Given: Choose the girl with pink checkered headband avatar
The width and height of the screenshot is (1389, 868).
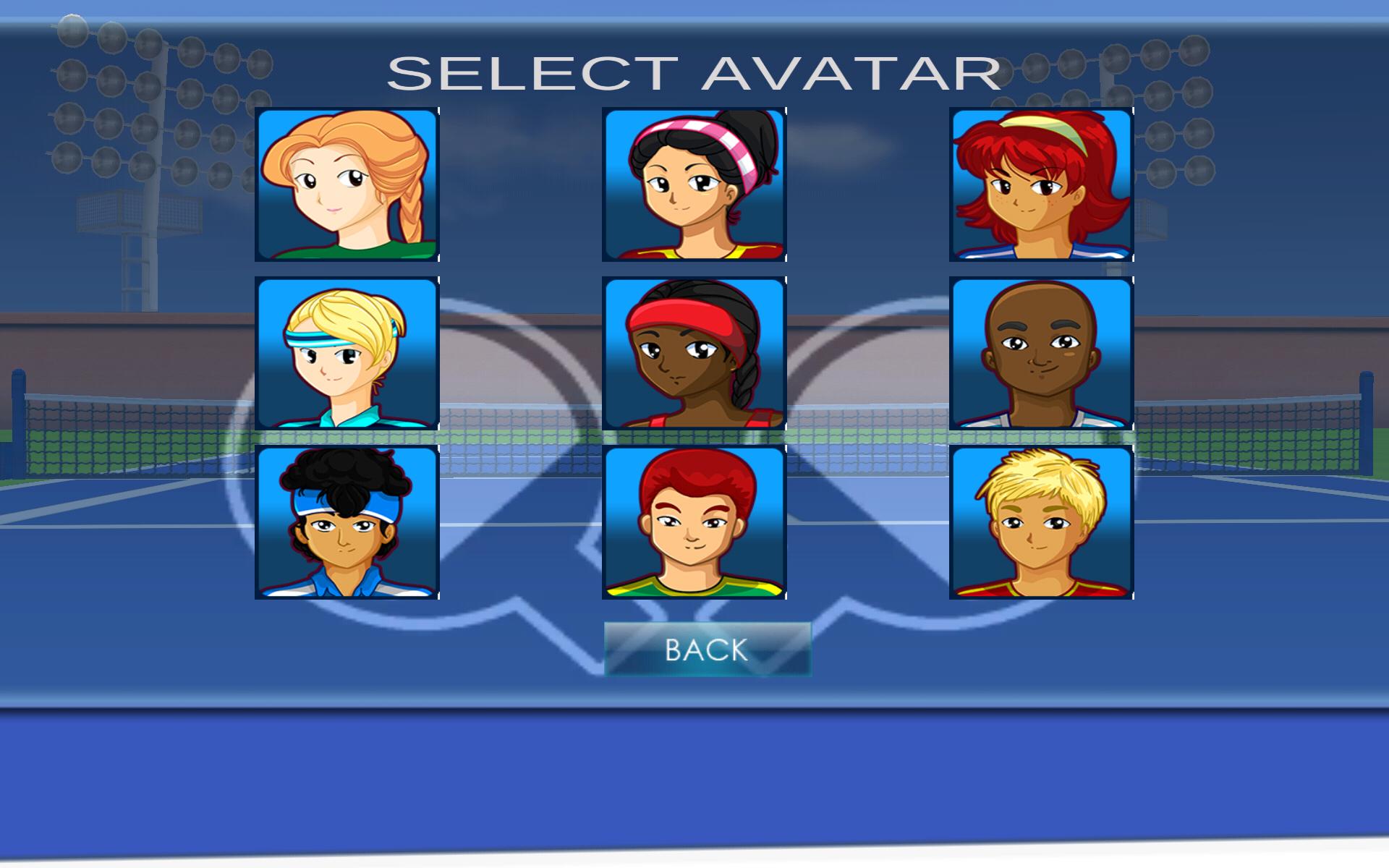Looking at the screenshot, I should [x=694, y=186].
